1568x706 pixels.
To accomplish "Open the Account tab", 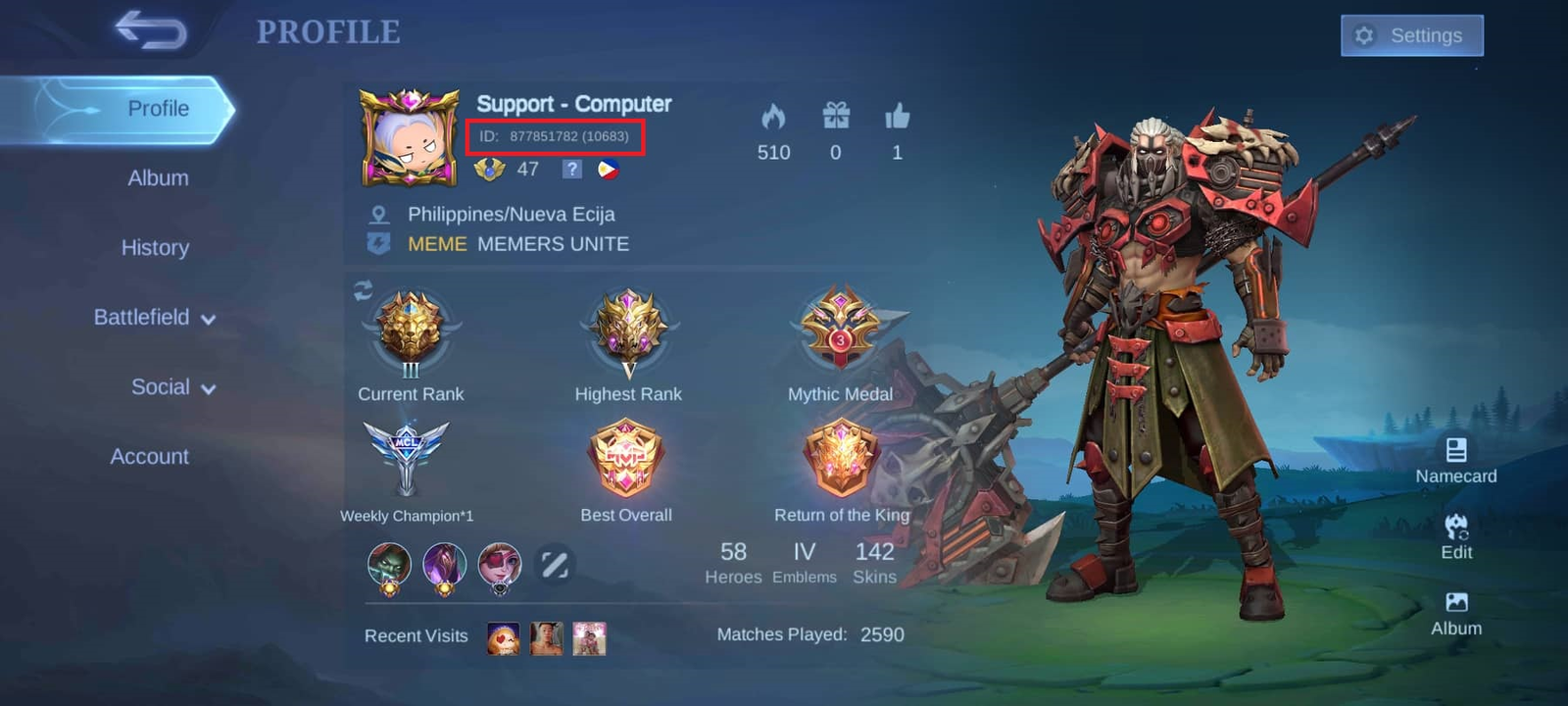I will 148,456.
